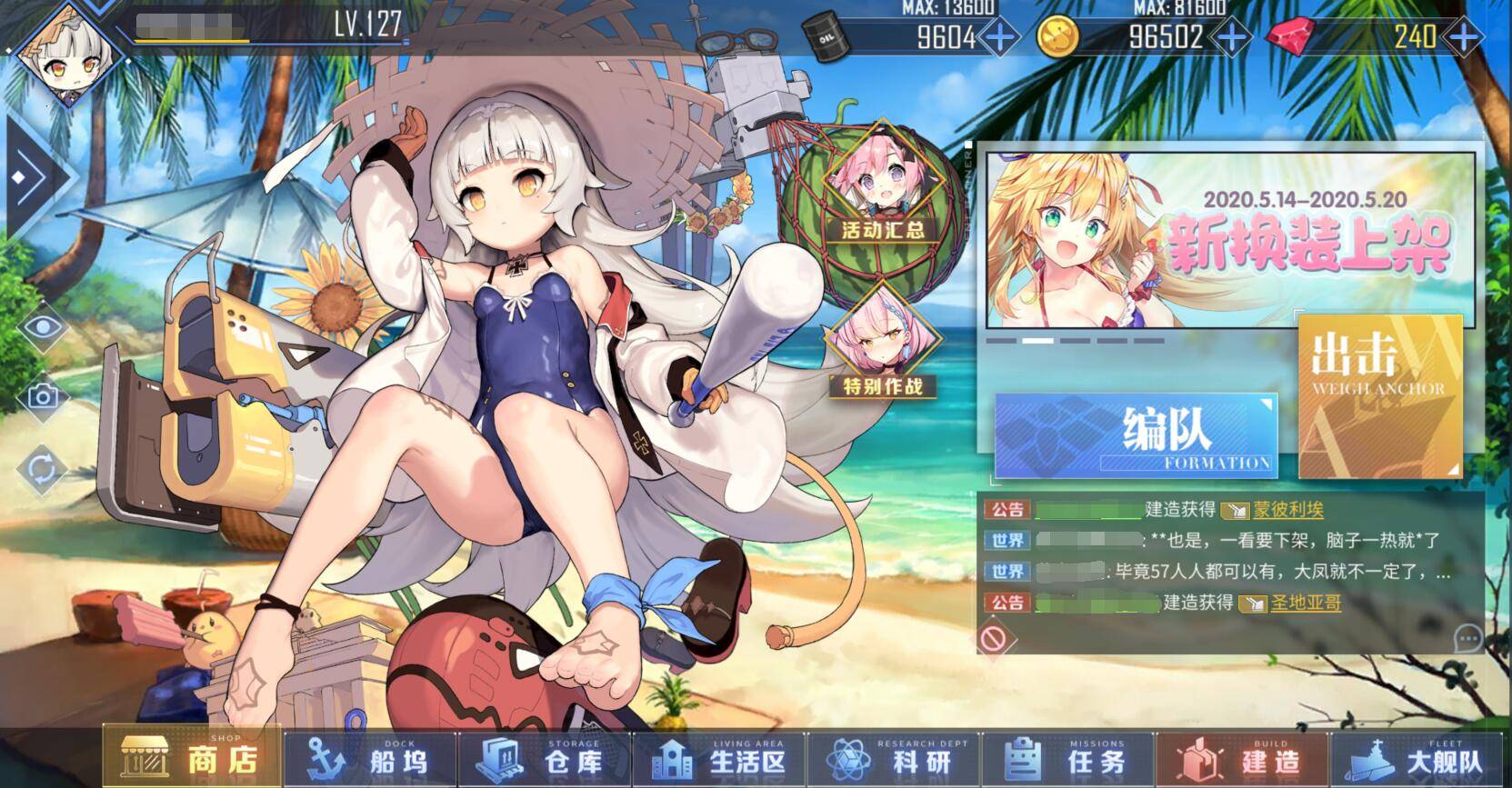Open the 船坞 dock
Screen dimensions: 1512x788
[x=368, y=760]
